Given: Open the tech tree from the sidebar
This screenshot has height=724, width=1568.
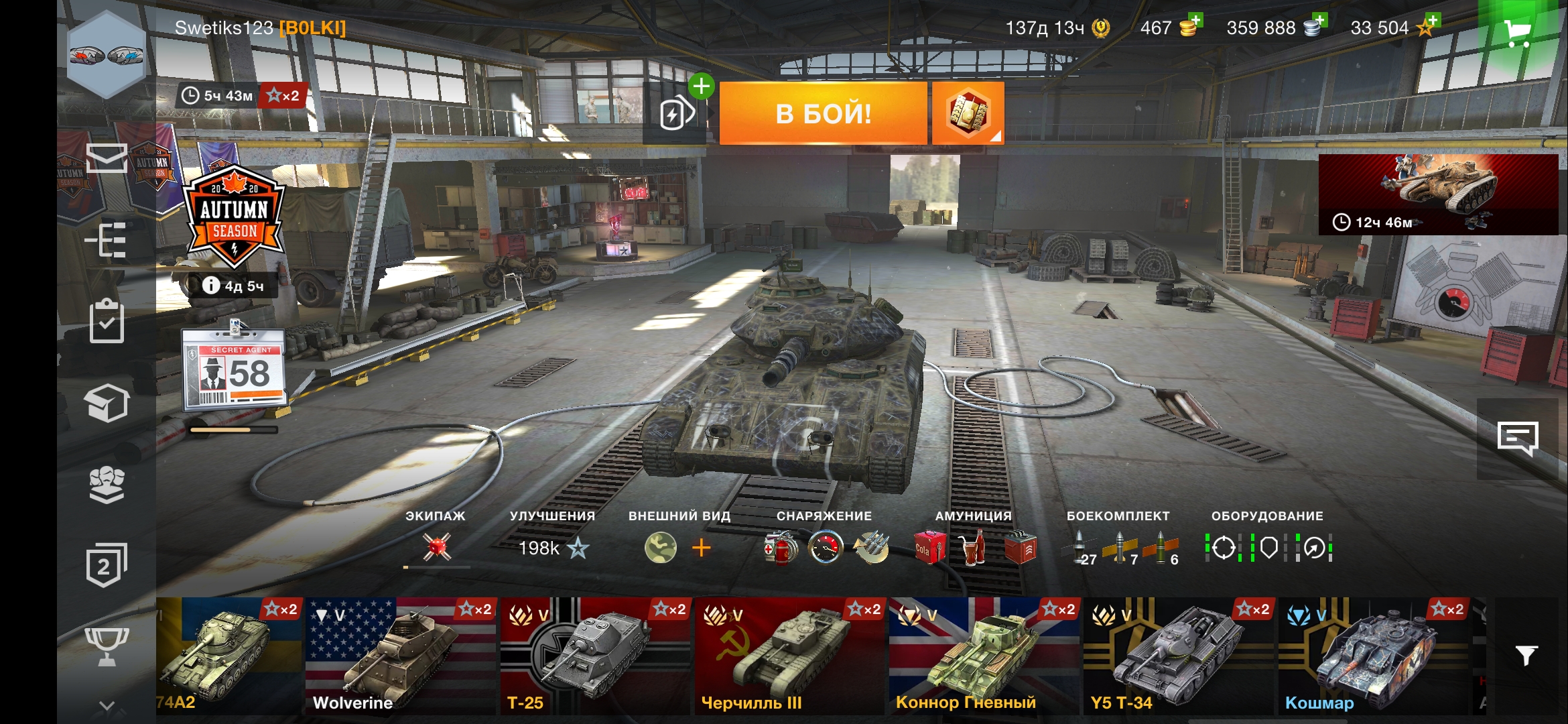Looking at the screenshot, I should [x=107, y=240].
